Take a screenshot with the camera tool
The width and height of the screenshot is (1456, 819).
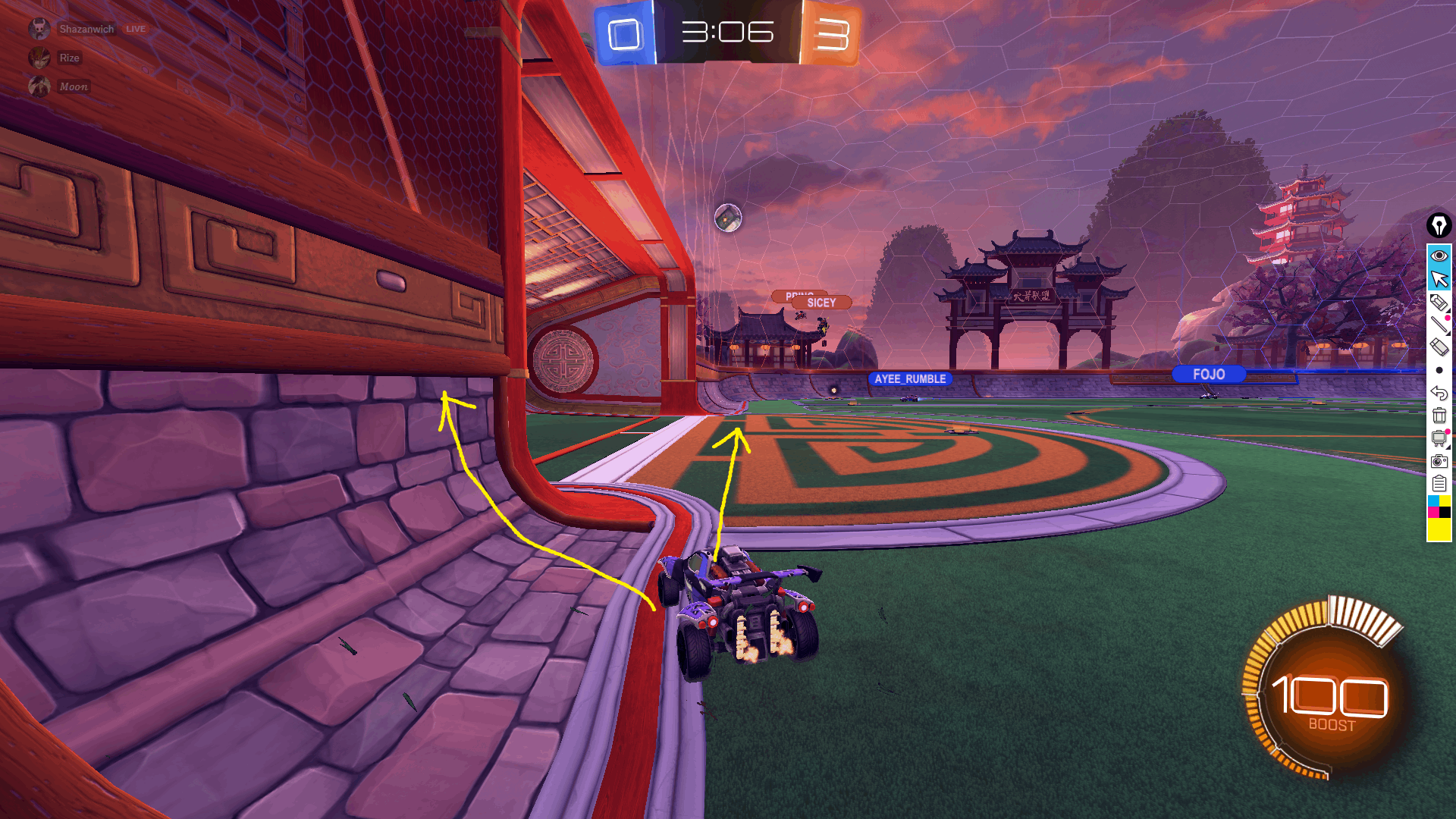1439,461
